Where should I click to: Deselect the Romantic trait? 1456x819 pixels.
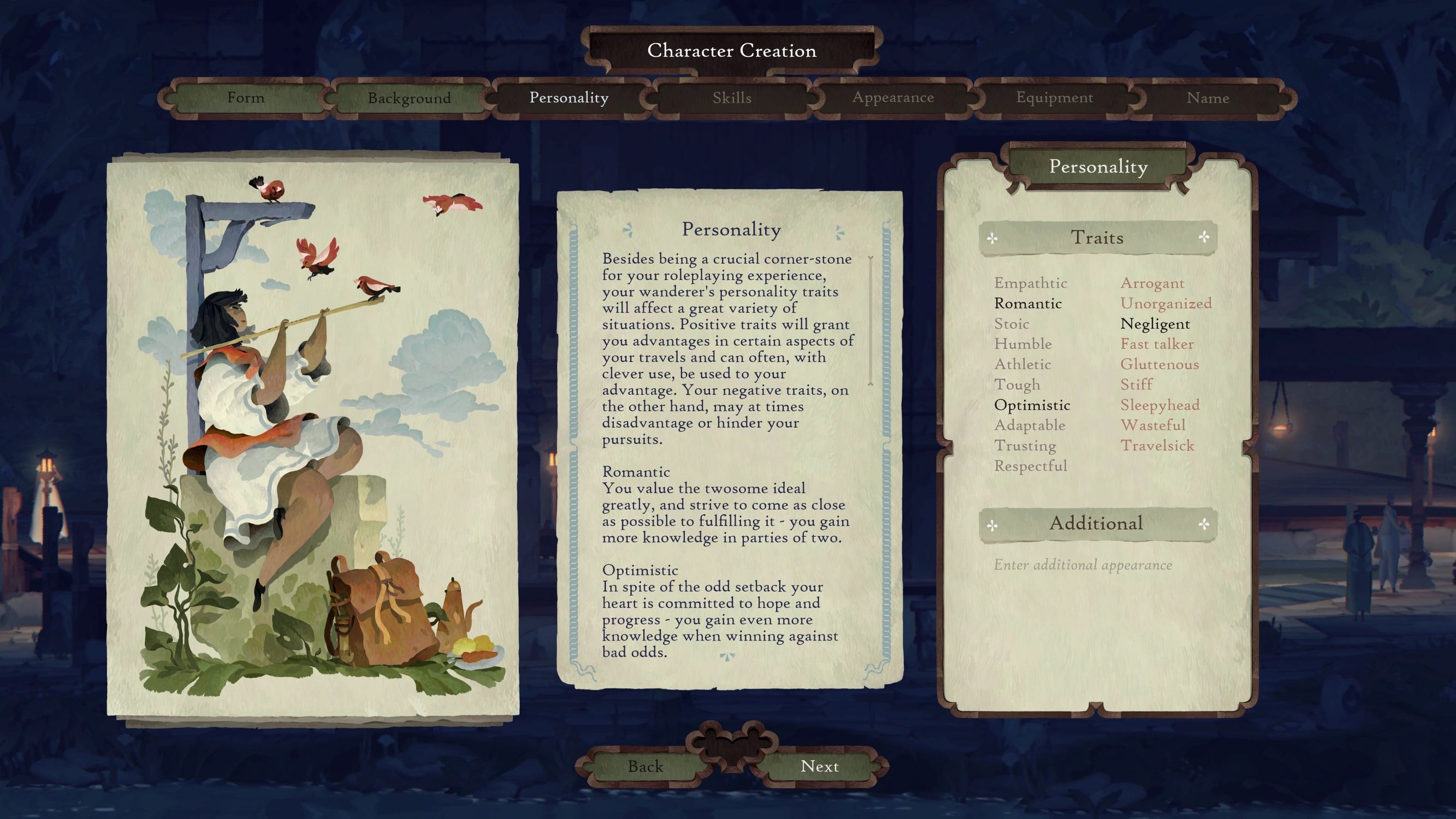point(1028,304)
